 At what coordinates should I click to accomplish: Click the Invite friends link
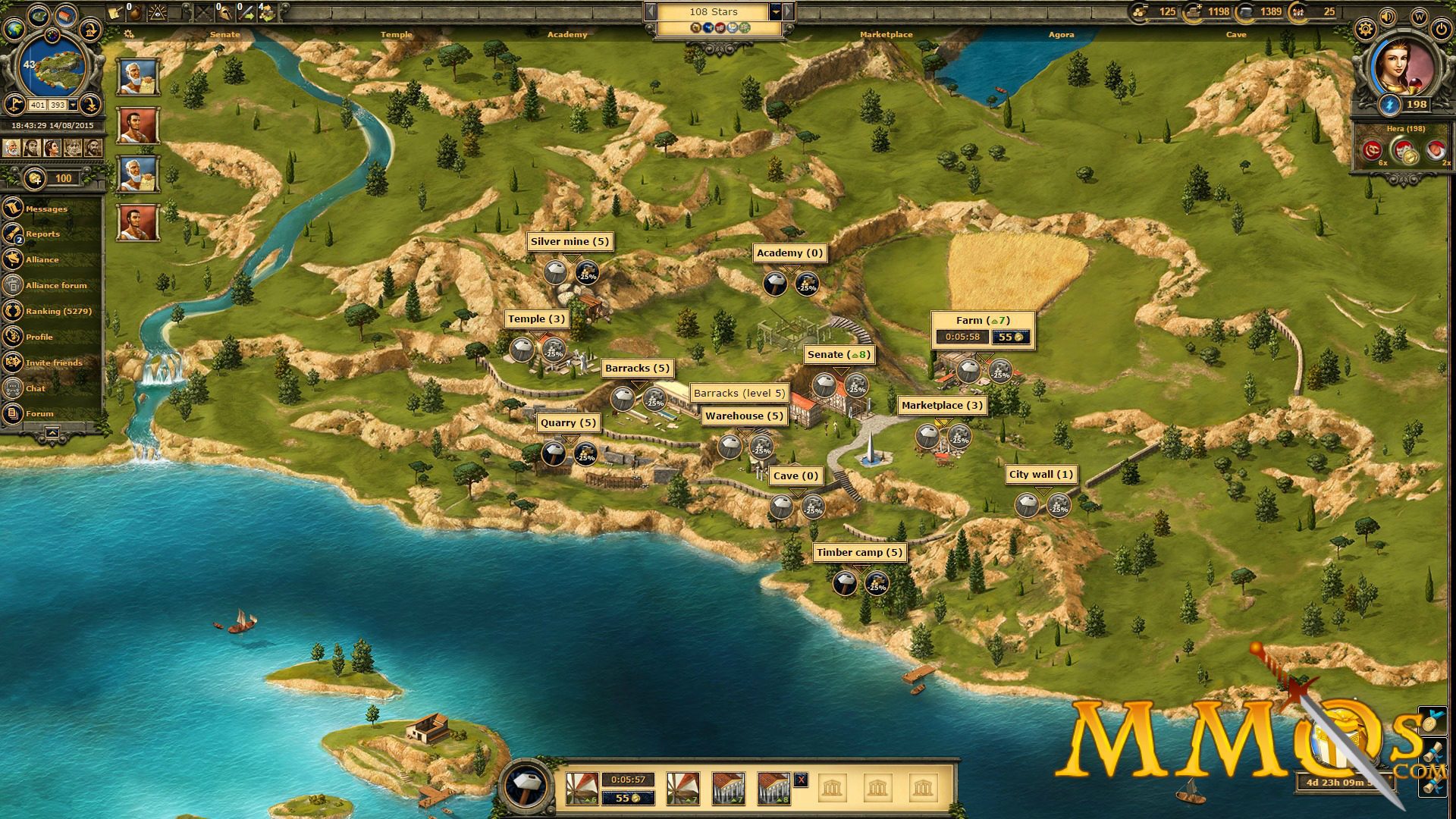[55, 362]
